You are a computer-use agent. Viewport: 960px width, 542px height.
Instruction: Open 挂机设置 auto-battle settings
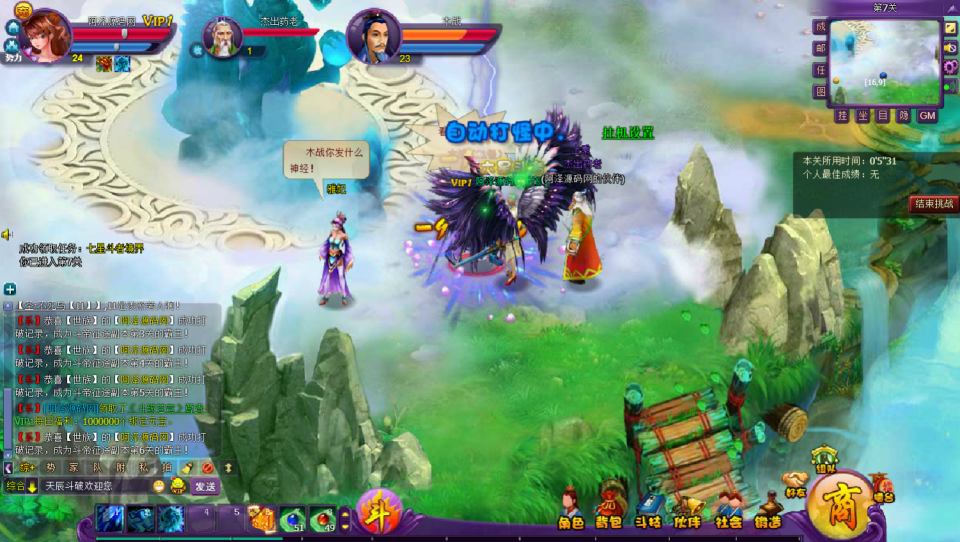[627, 132]
